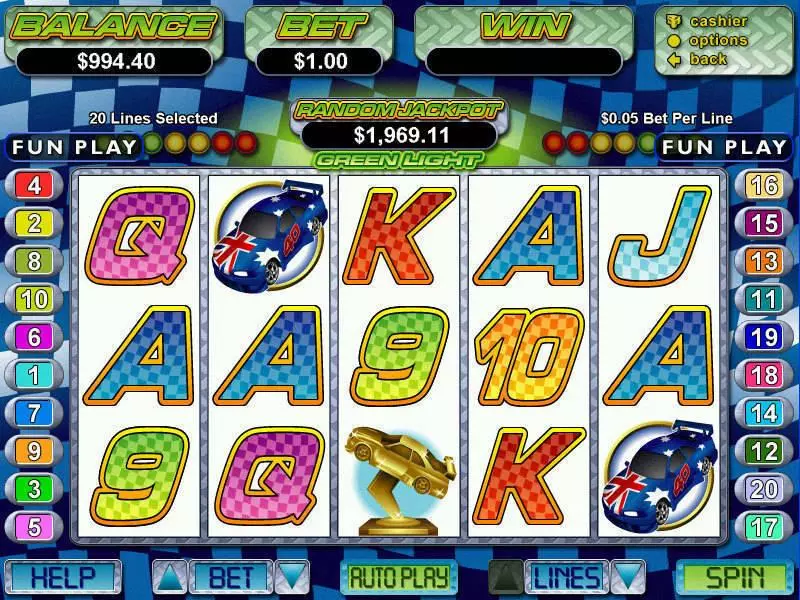The height and width of the screenshot is (600, 800).
Task: Increase bet with the up arrow
Action: (167, 577)
